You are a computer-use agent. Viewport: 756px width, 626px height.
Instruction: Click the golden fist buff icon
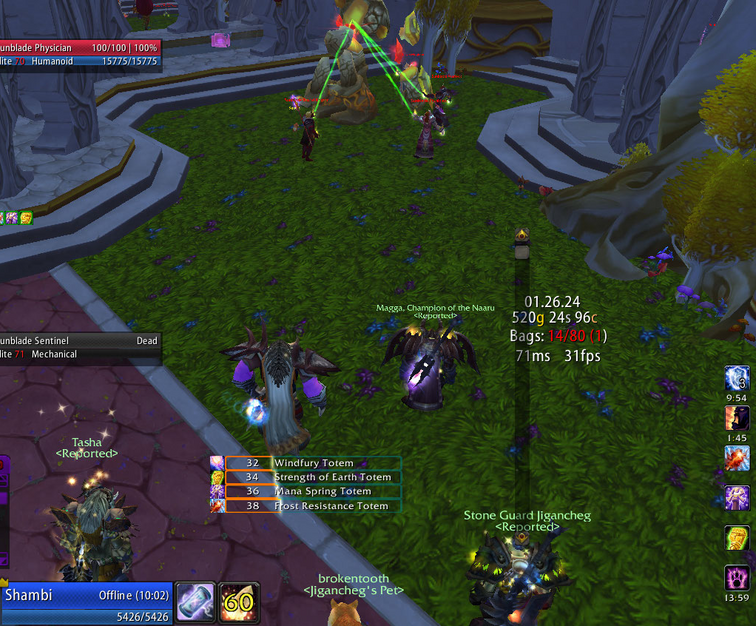[x=738, y=537]
